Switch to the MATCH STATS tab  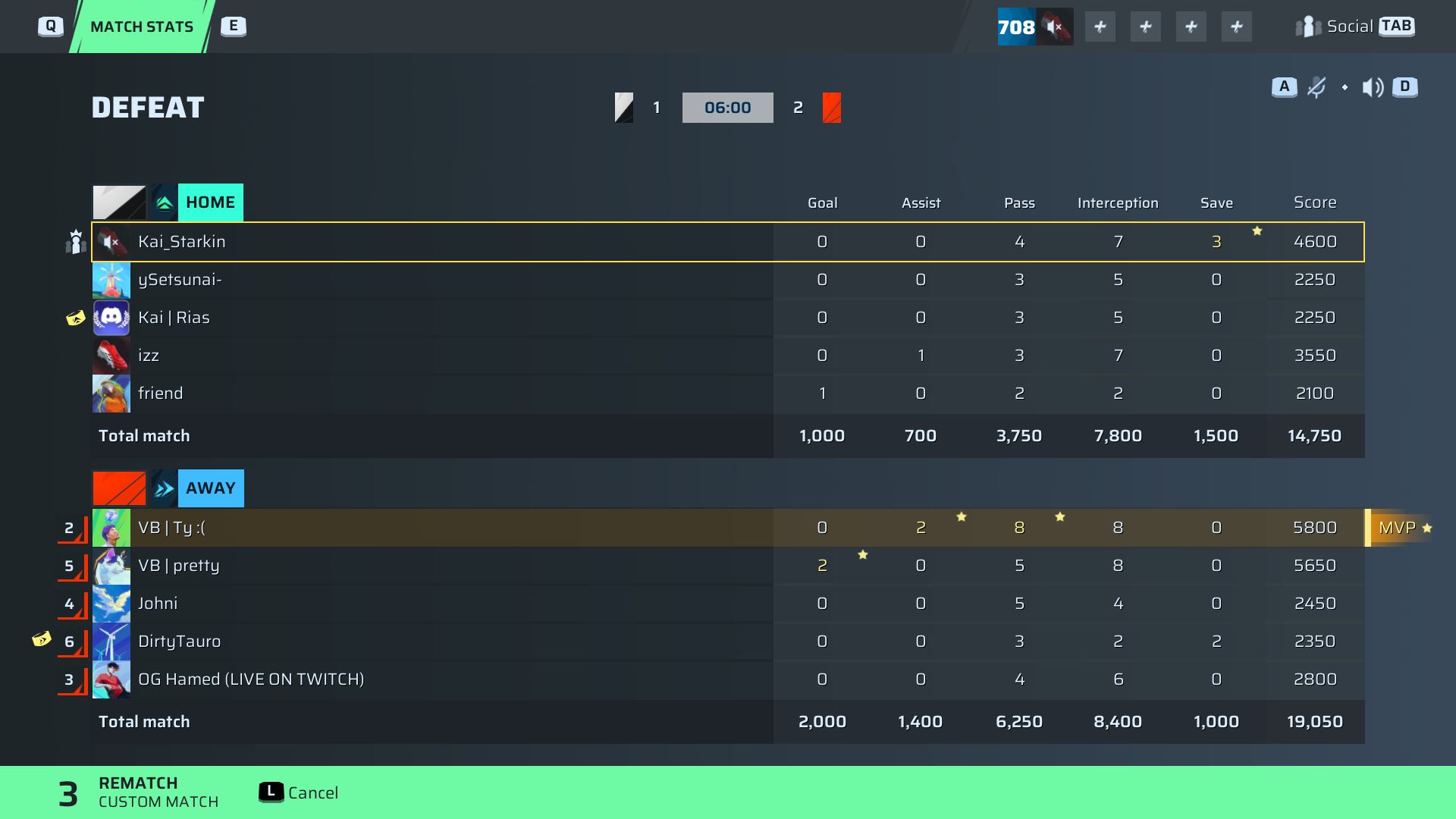(141, 26)
